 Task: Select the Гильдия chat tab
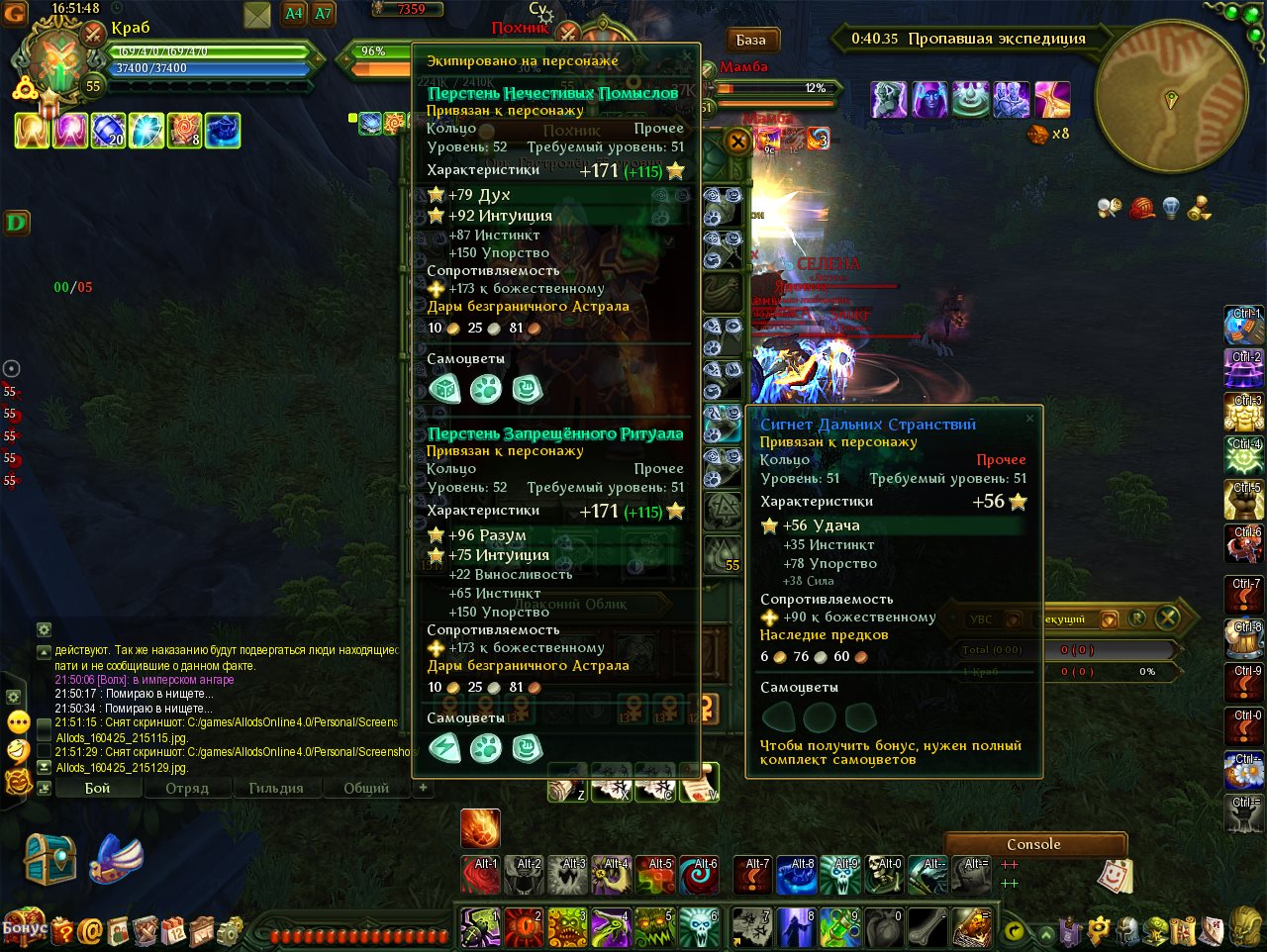click(x=275, y=789)
